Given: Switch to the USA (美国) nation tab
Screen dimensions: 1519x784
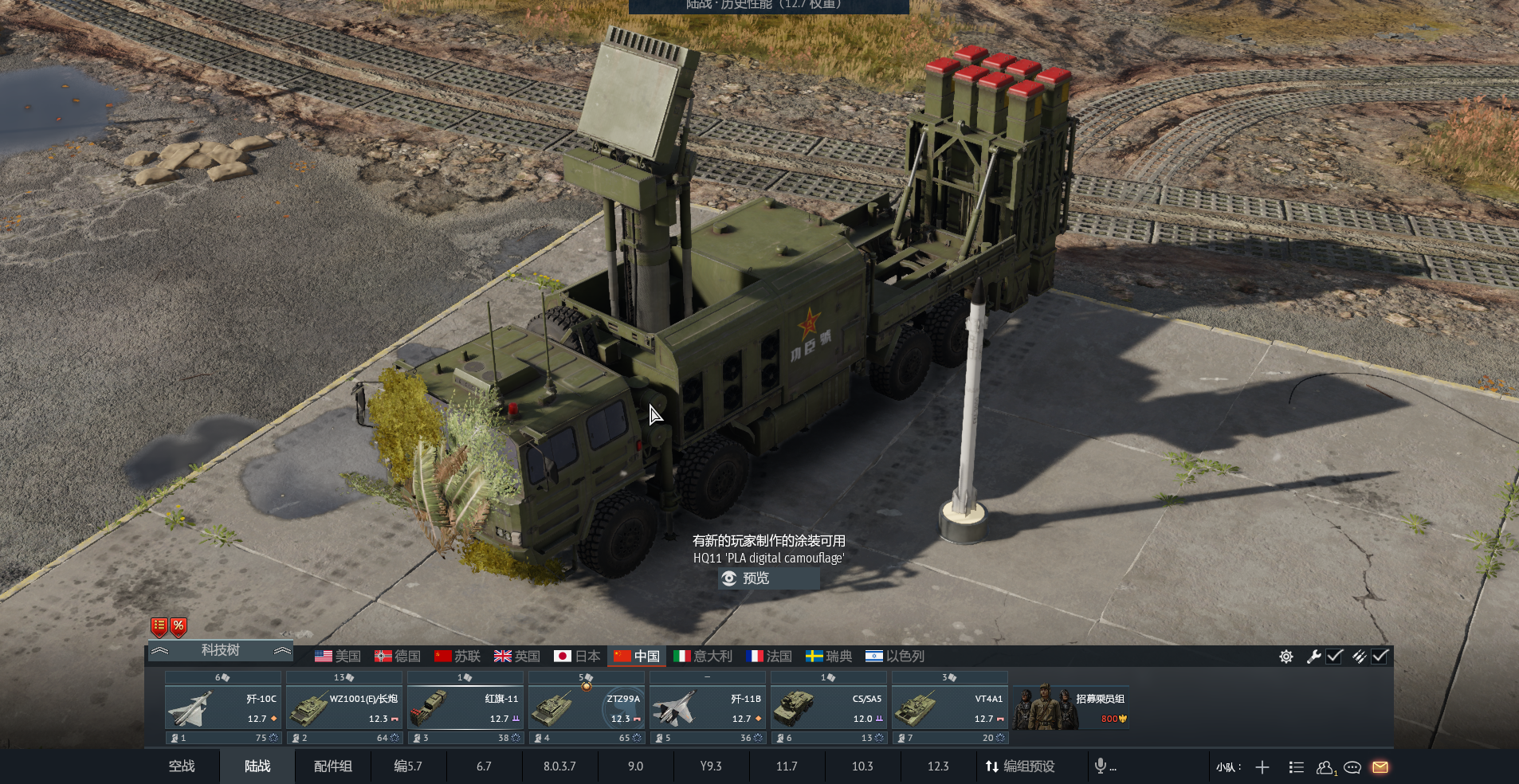Looking at the screenshot, I should [x=338, y=657].
